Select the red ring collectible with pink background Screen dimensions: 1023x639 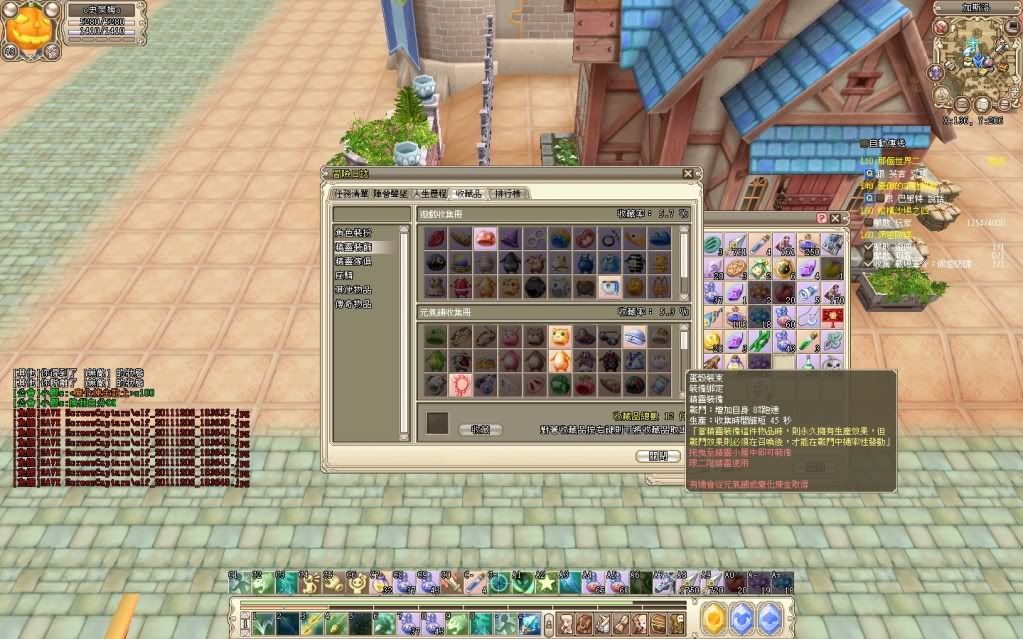pyautogui.click(x=461, y=384)
